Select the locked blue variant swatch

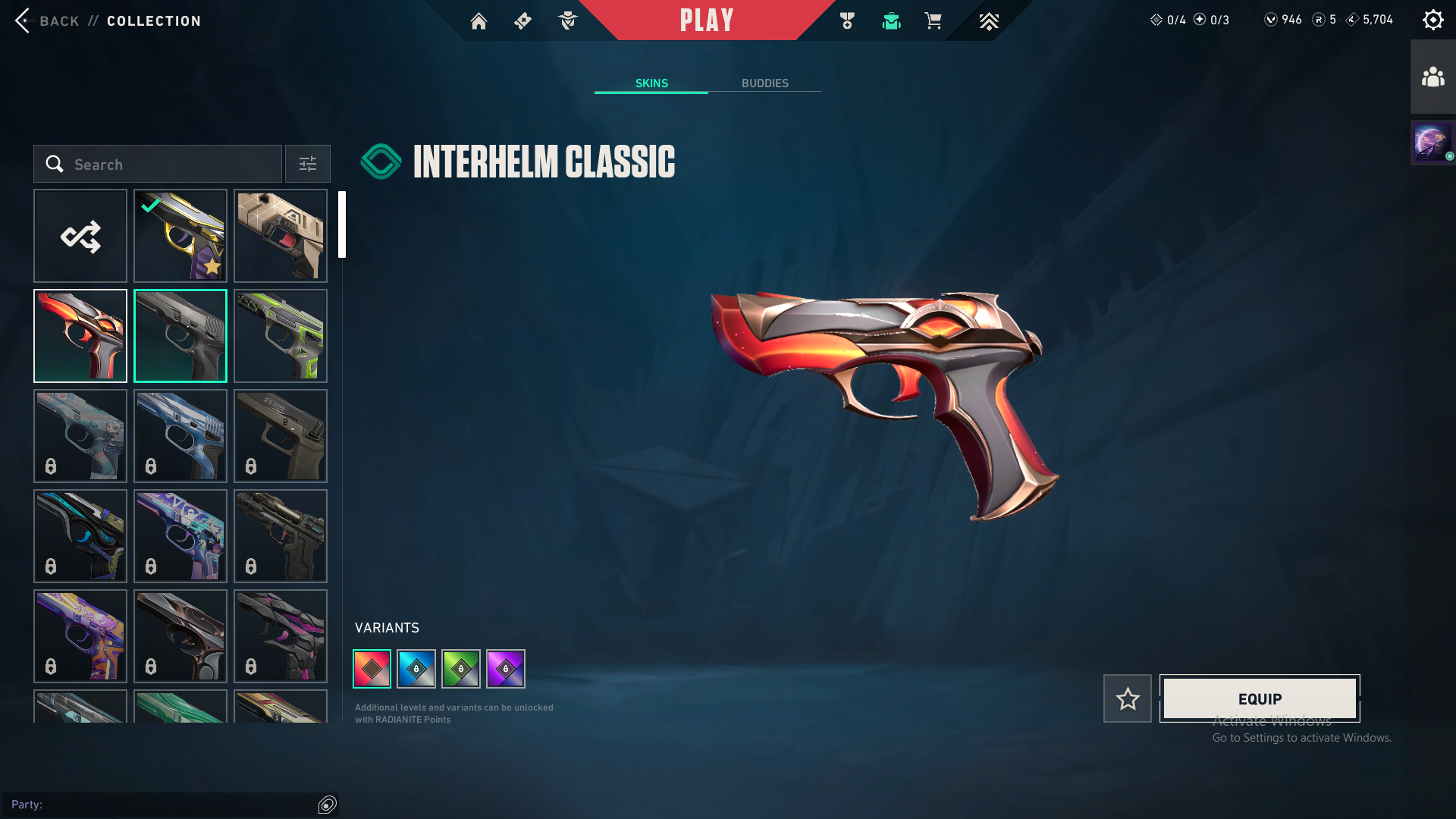tap(416, 669)
